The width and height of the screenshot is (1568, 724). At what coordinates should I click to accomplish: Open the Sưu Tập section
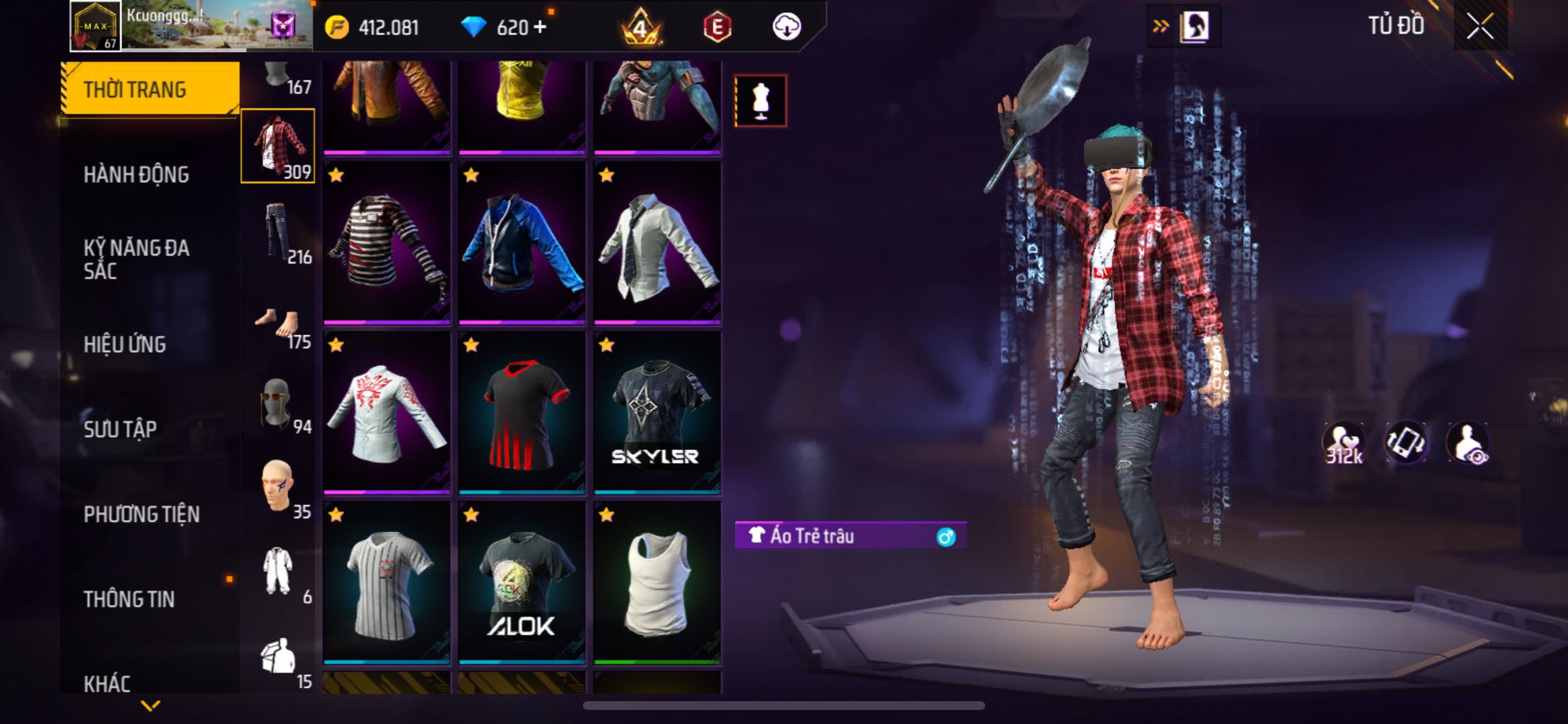120,429
